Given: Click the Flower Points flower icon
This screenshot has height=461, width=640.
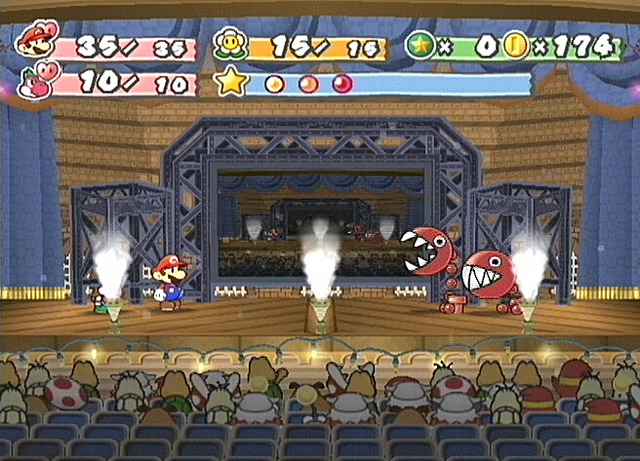Looking at the screenshot, I should coord(229,44).
